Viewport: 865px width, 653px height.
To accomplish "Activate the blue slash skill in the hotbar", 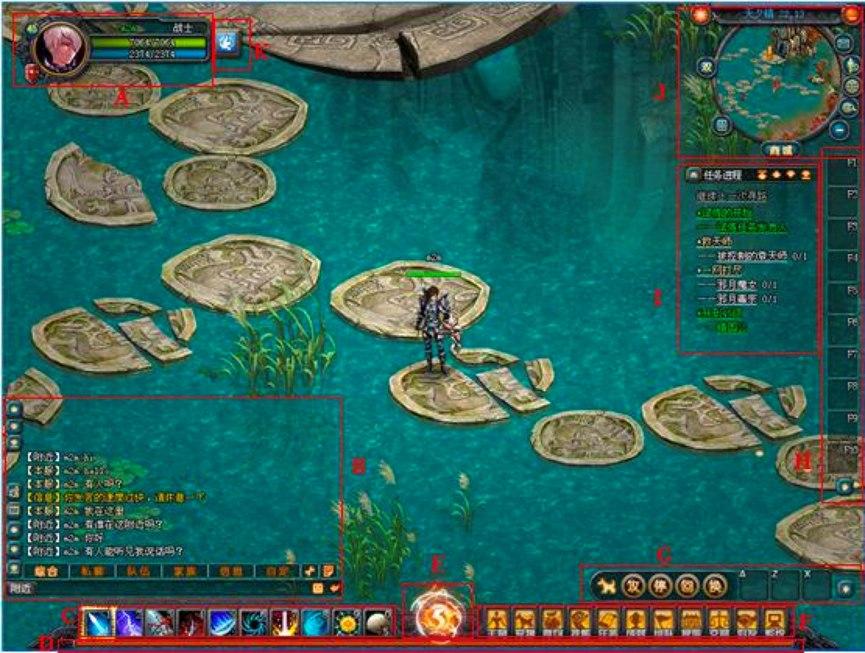I will pyautogui.click(x=97, y=622).
